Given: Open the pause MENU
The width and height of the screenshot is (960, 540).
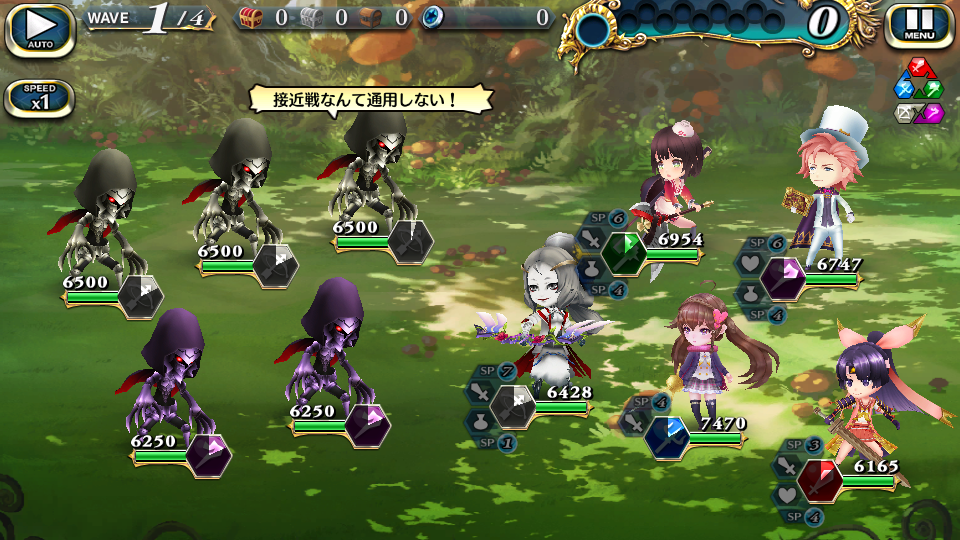Looking at the screenshot, I should click(919, 28).
